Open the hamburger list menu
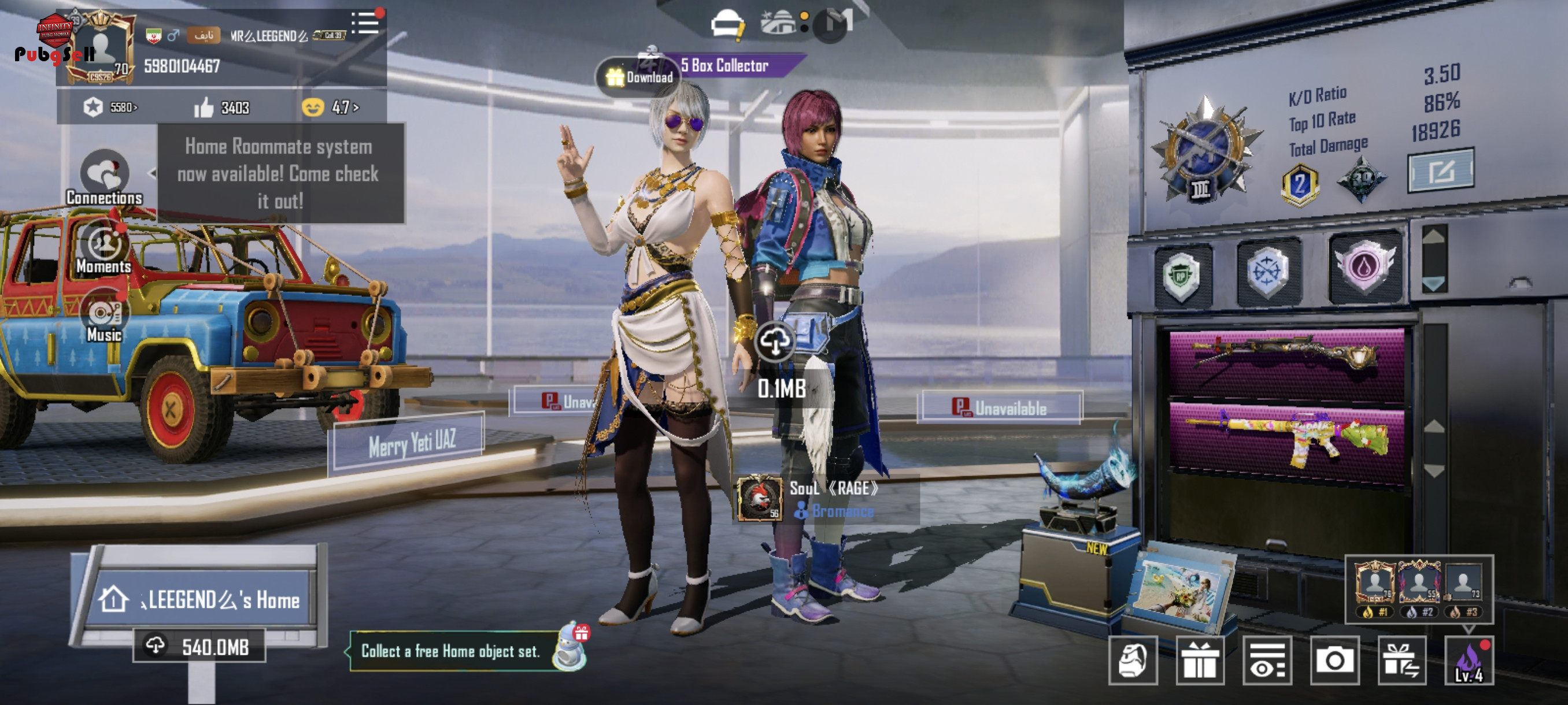The image size is (1568, 705). (366, 23)
